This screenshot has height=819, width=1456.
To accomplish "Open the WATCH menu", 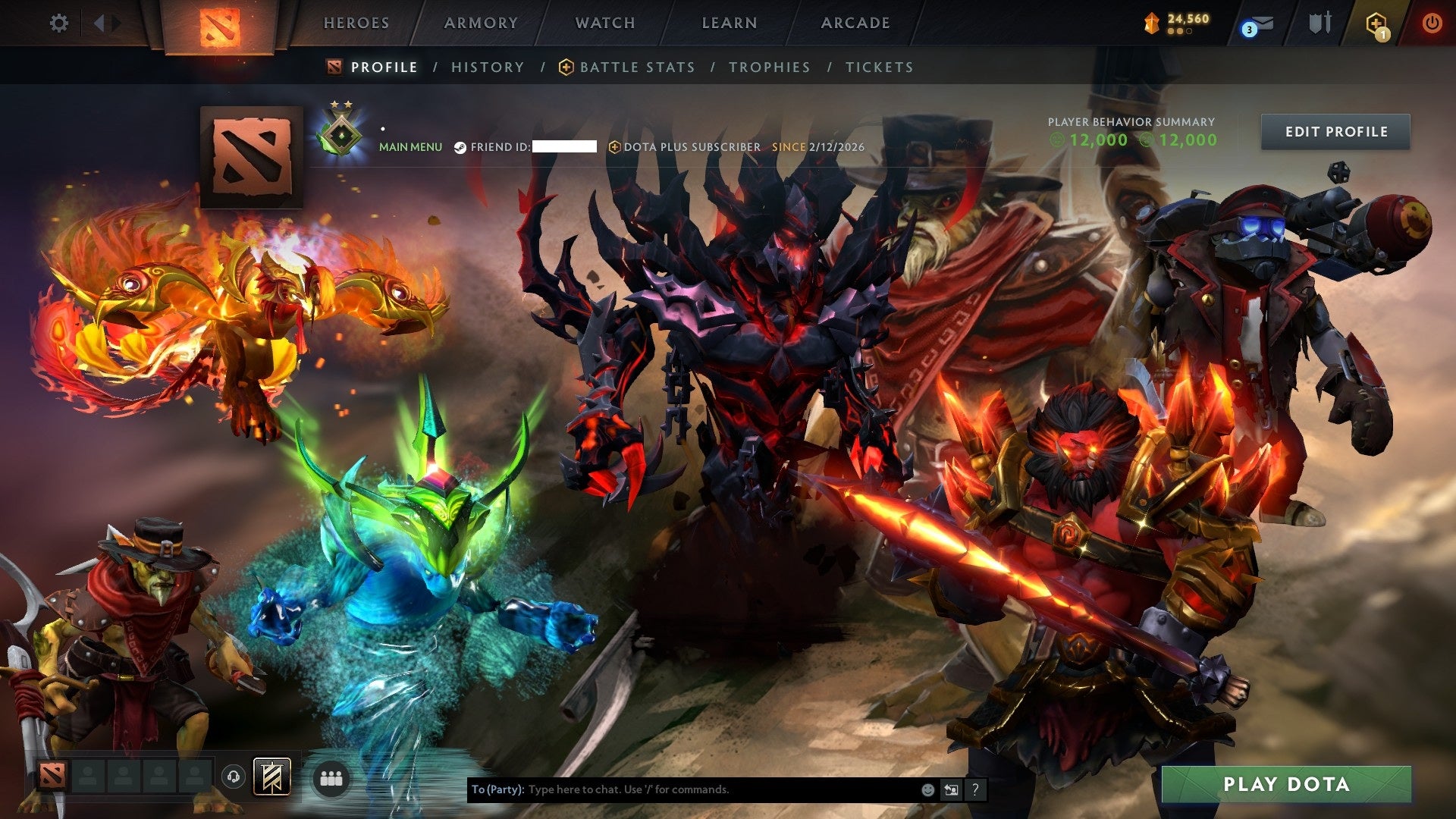I will pos(605,23).
